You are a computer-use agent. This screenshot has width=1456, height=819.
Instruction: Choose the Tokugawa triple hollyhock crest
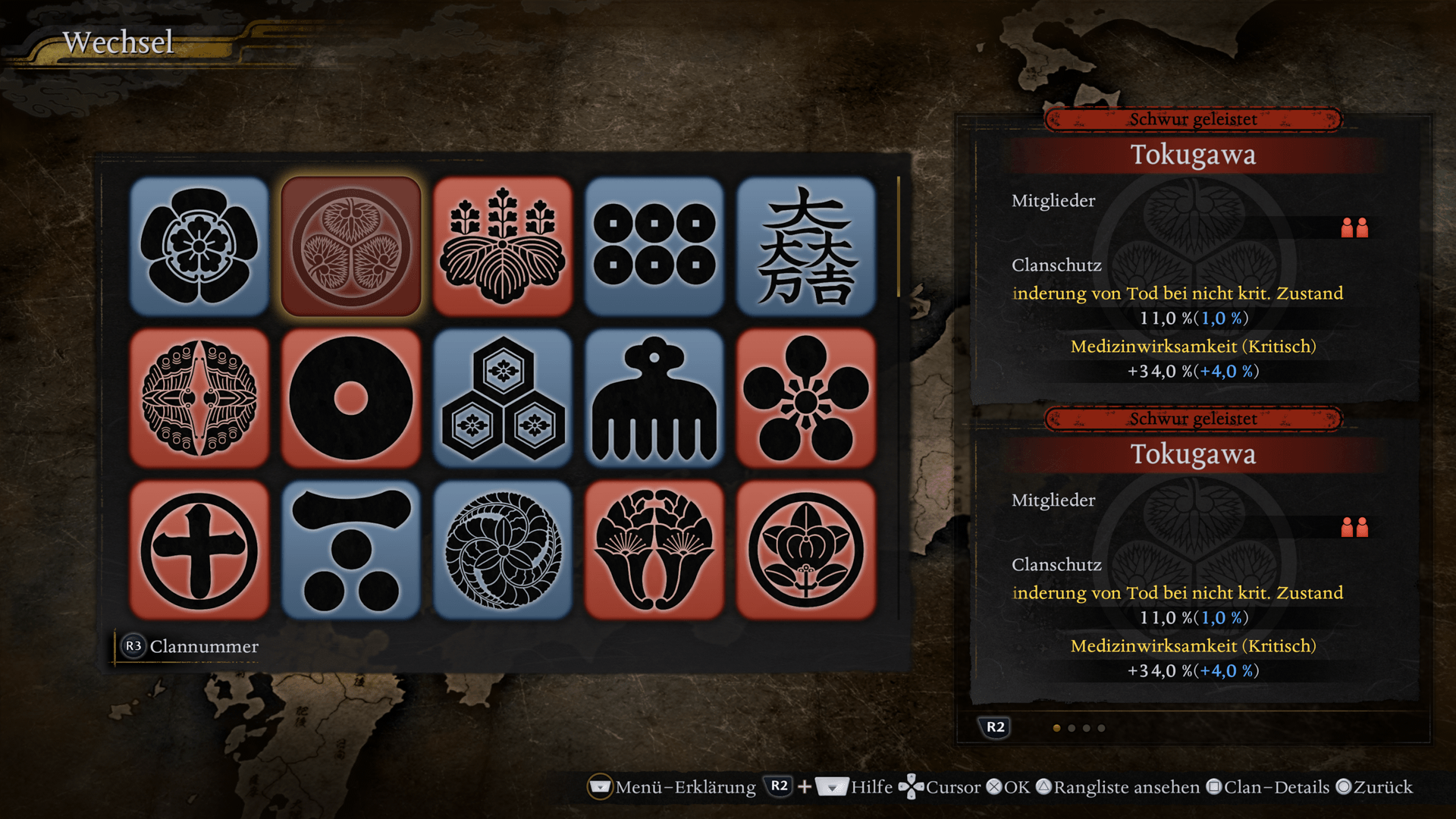click(351, 246)
